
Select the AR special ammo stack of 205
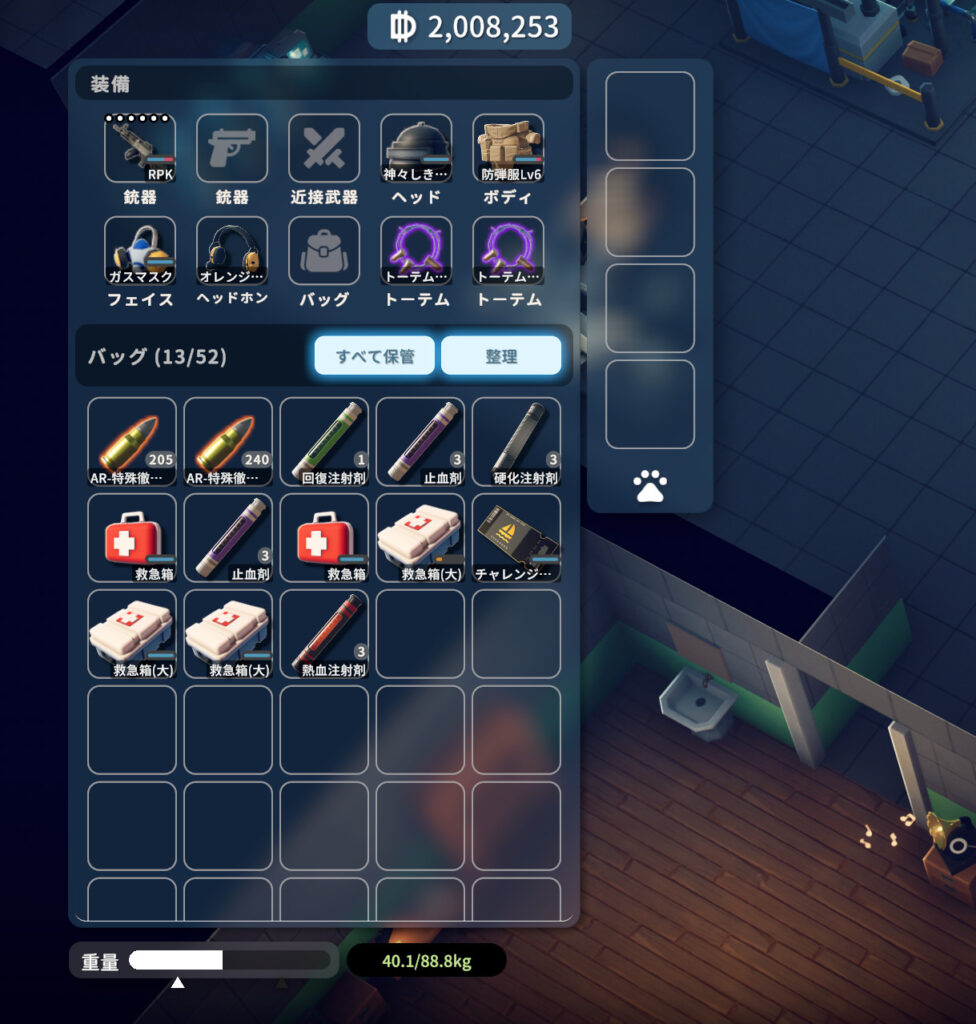tap(132, 441)
